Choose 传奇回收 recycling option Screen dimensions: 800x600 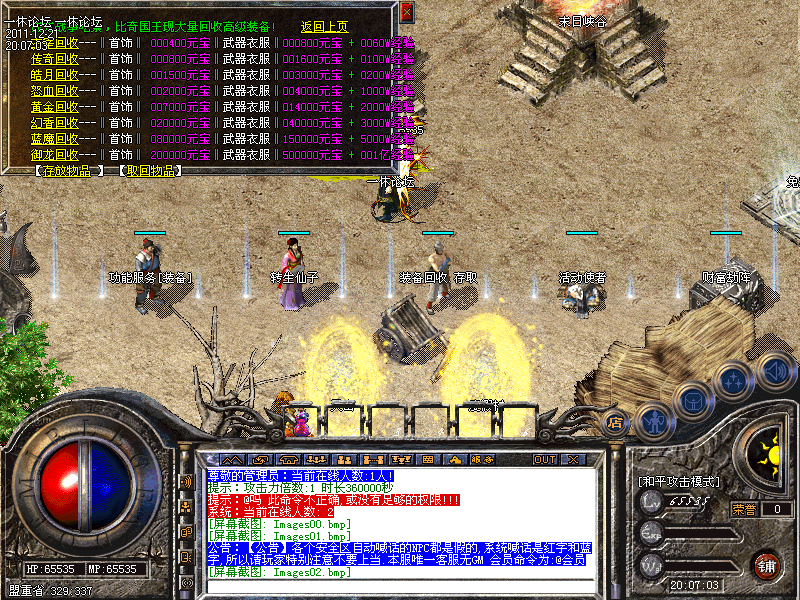coord(55,59)
